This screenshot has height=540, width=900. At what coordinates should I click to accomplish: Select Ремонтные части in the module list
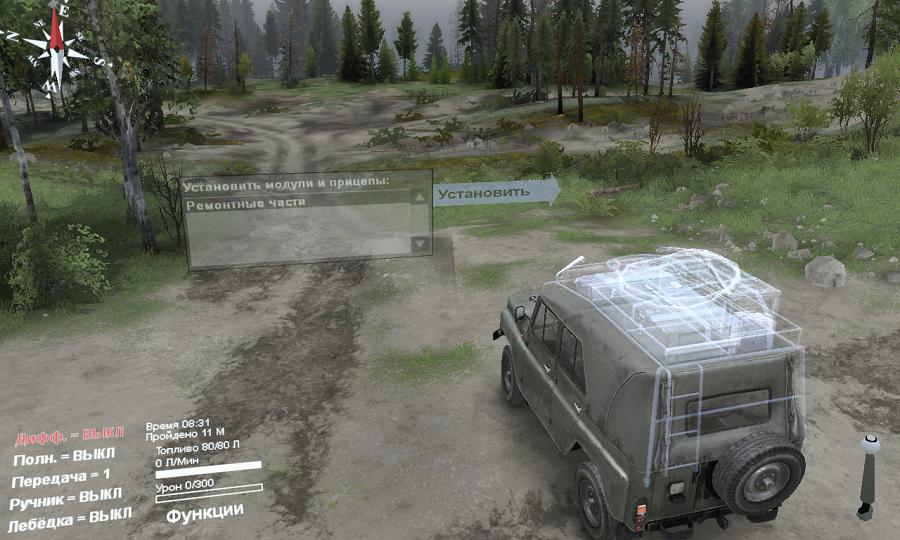pos(245,202)
